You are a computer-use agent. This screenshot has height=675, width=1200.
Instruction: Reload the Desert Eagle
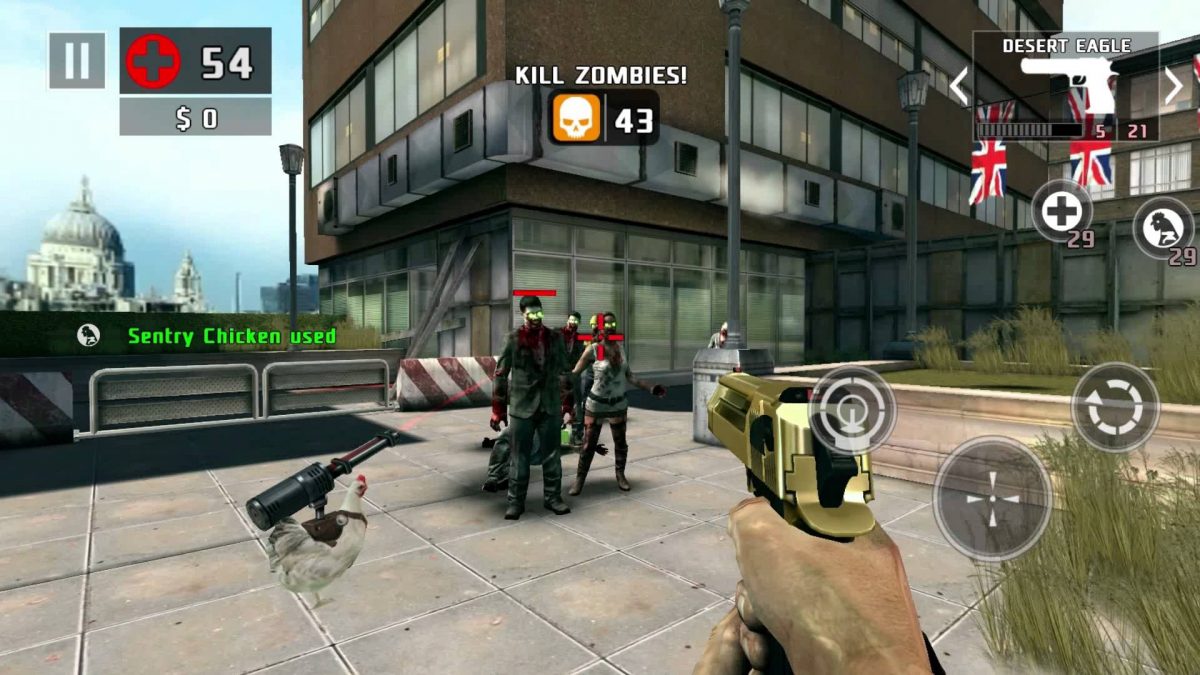coord(1114,406)
